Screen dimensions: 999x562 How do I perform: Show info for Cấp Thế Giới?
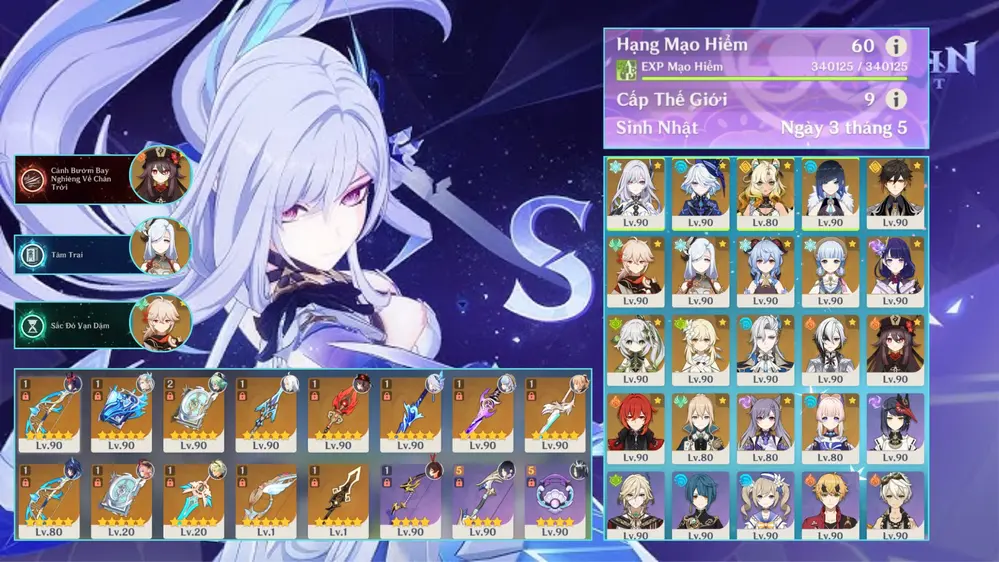[896, 99]
